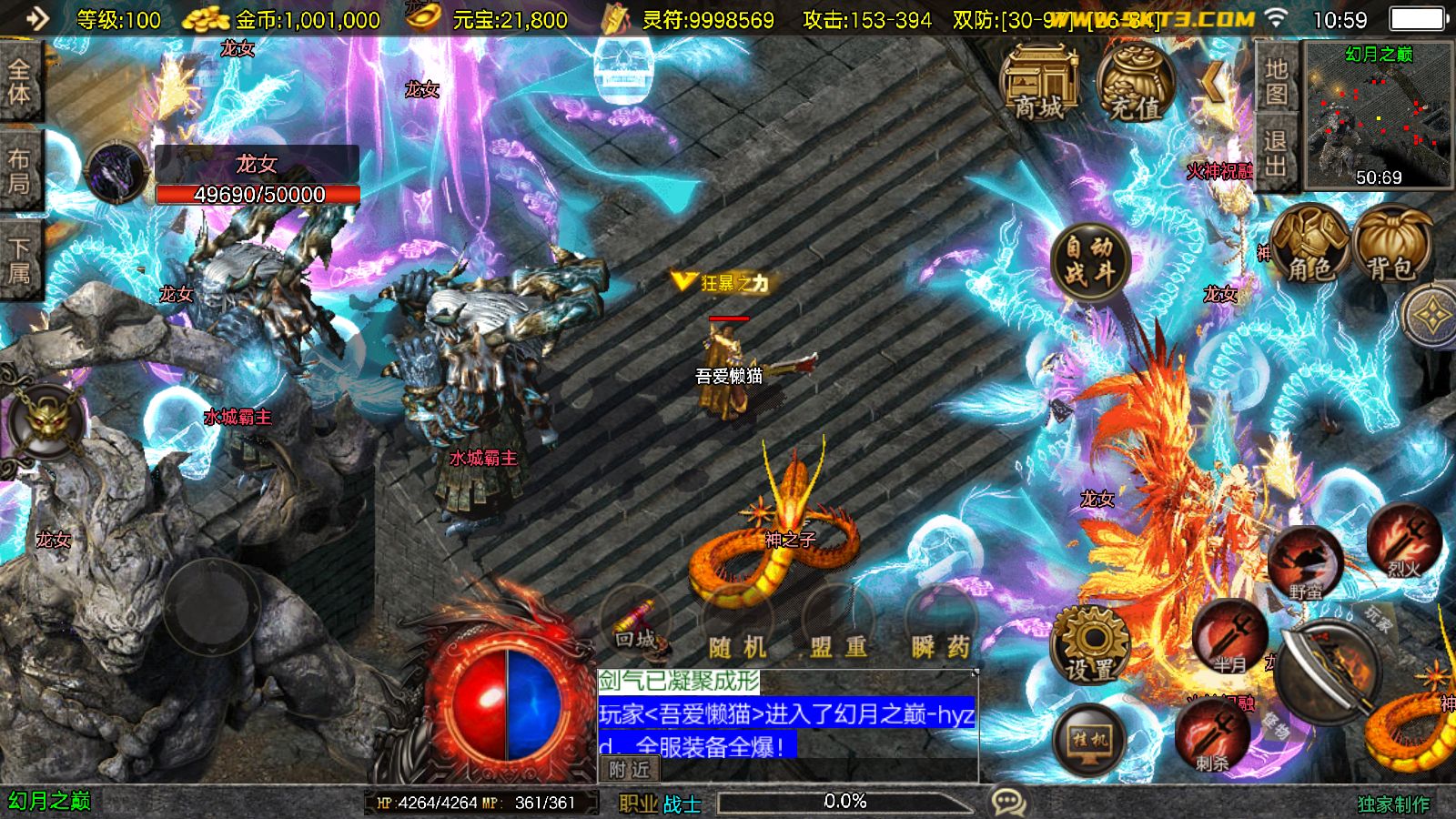Open the 幻月之巅 minimap

pos(1379,116)
